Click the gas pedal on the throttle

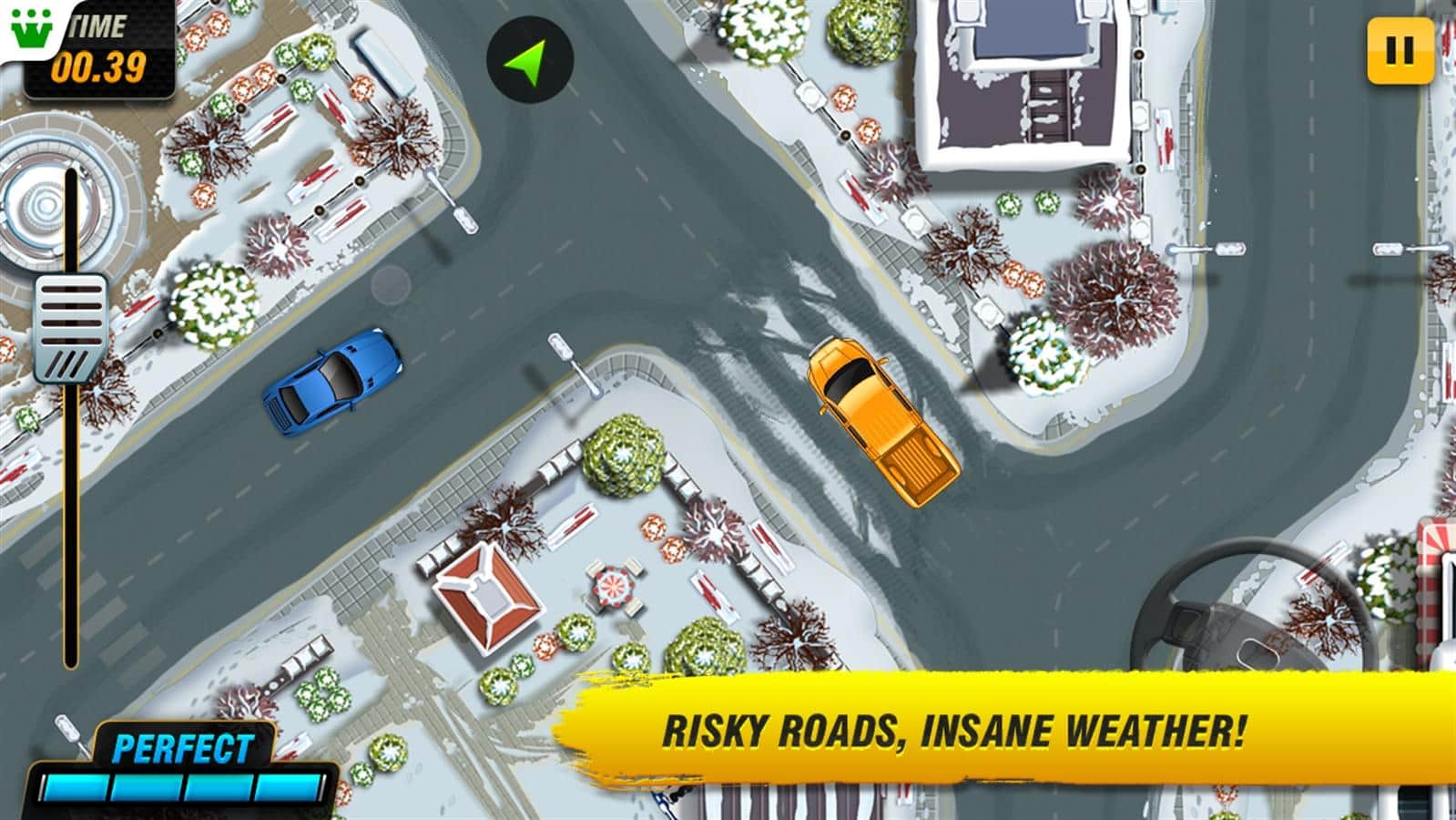pyautogui.click(x=71, y=327)
